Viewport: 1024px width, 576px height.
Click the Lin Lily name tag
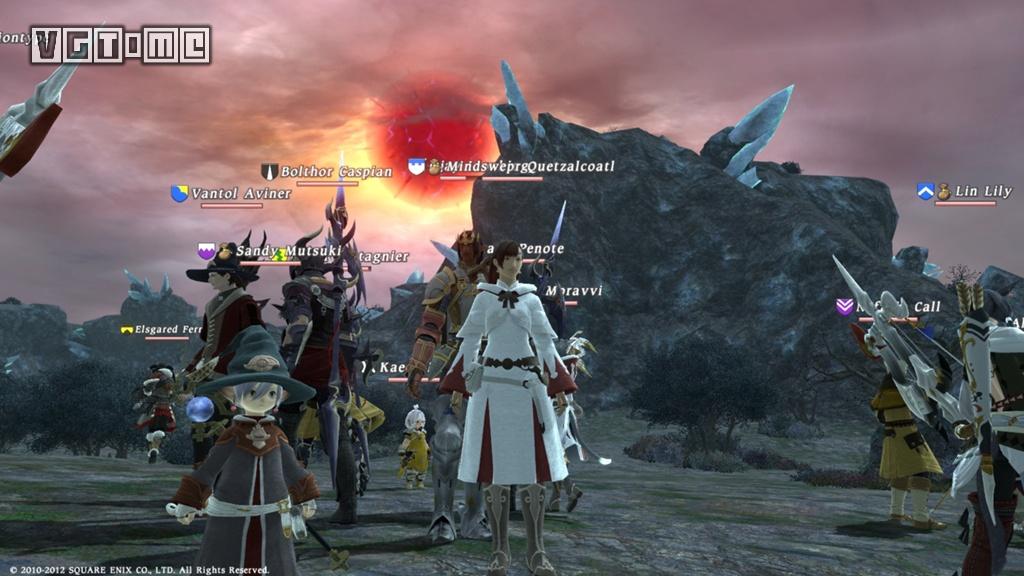tap(982, 191)
